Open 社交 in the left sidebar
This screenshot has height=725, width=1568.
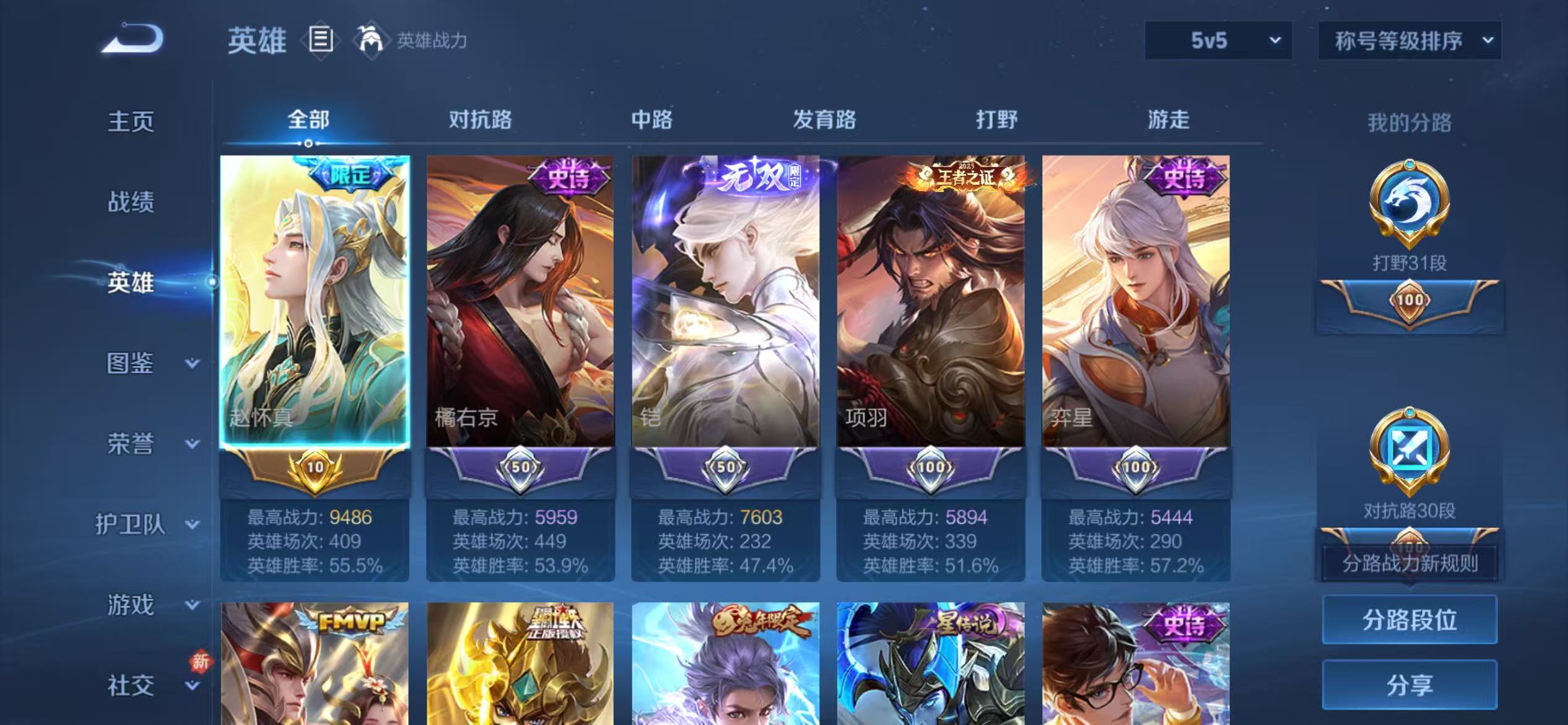130,685
